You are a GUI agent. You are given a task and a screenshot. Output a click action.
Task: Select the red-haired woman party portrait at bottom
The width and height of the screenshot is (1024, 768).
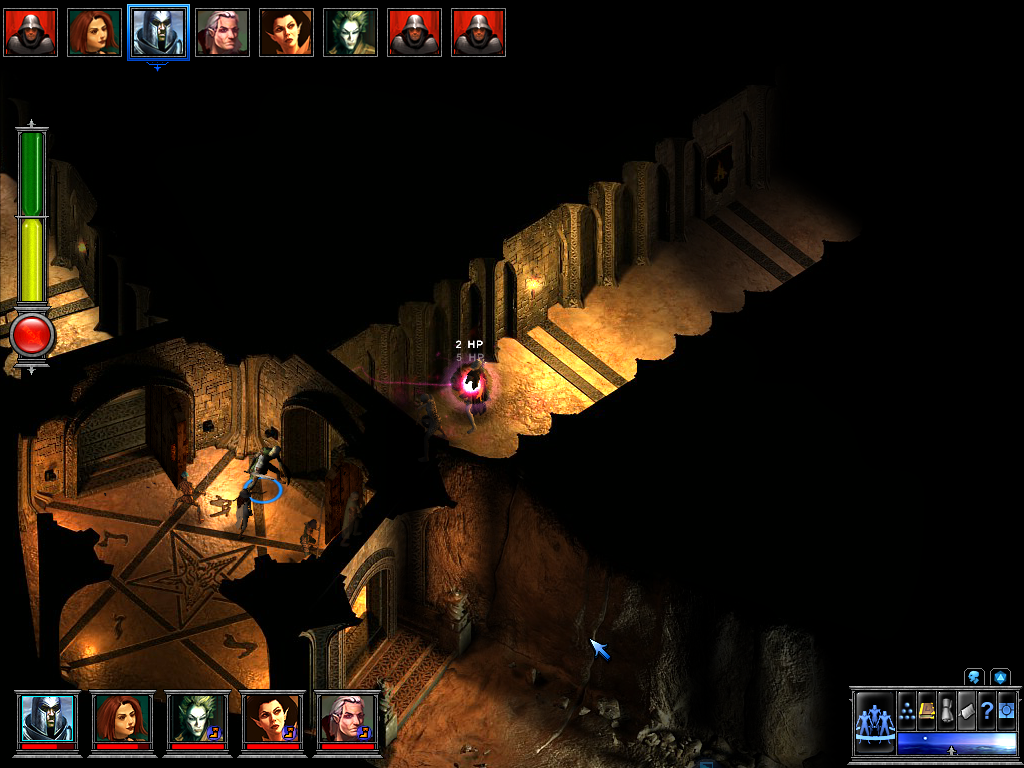pos(122,716)
